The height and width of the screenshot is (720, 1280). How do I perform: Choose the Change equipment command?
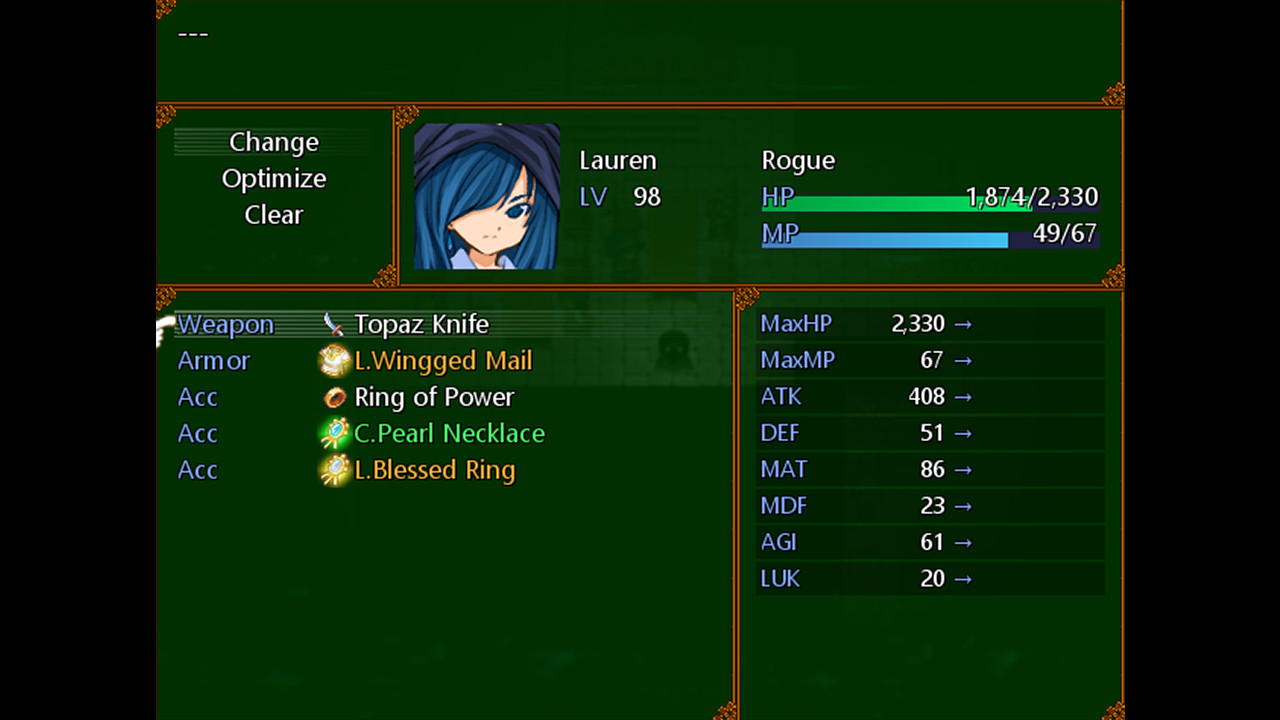(274, 142)
